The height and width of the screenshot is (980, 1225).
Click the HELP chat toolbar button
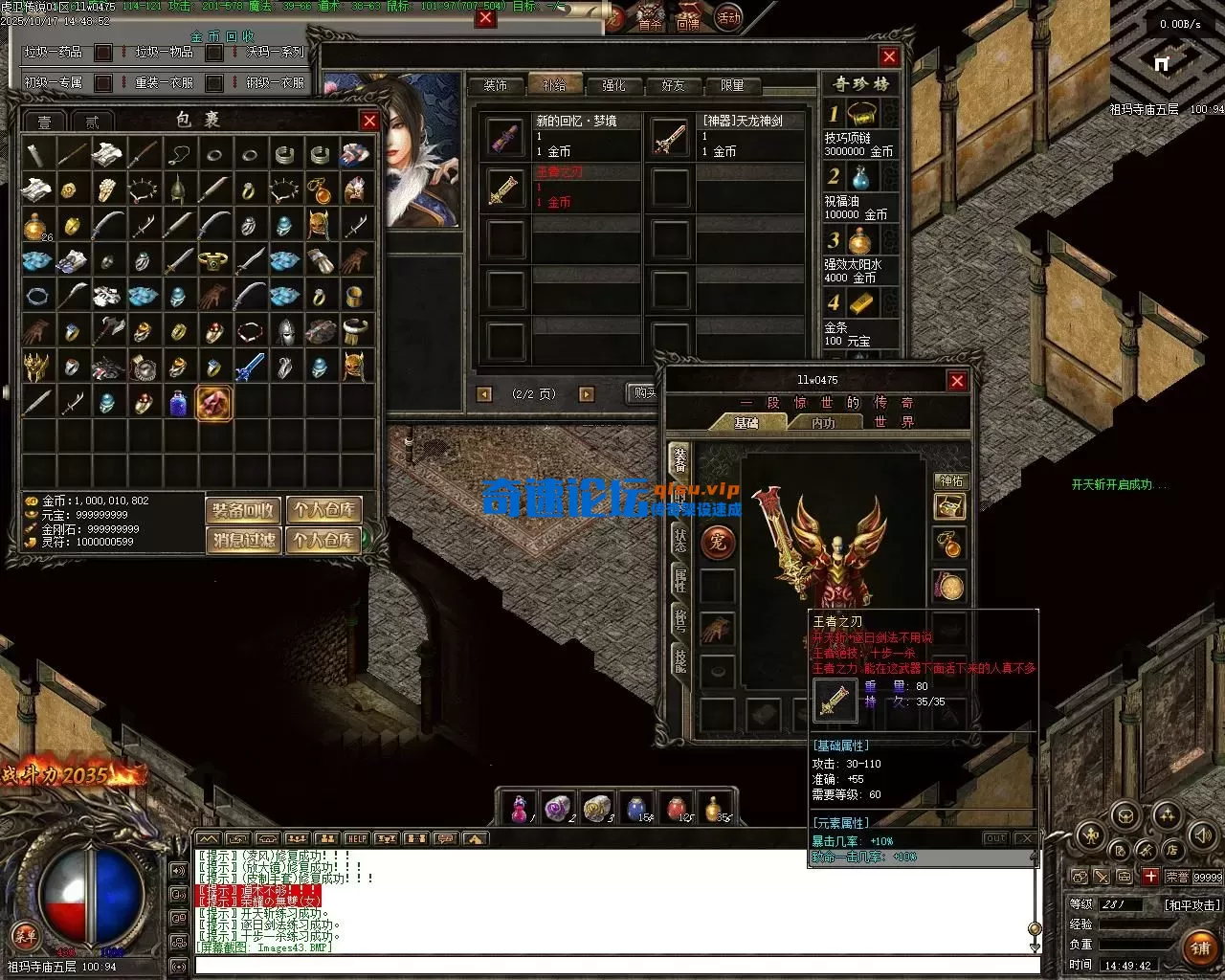pos(356,838)
